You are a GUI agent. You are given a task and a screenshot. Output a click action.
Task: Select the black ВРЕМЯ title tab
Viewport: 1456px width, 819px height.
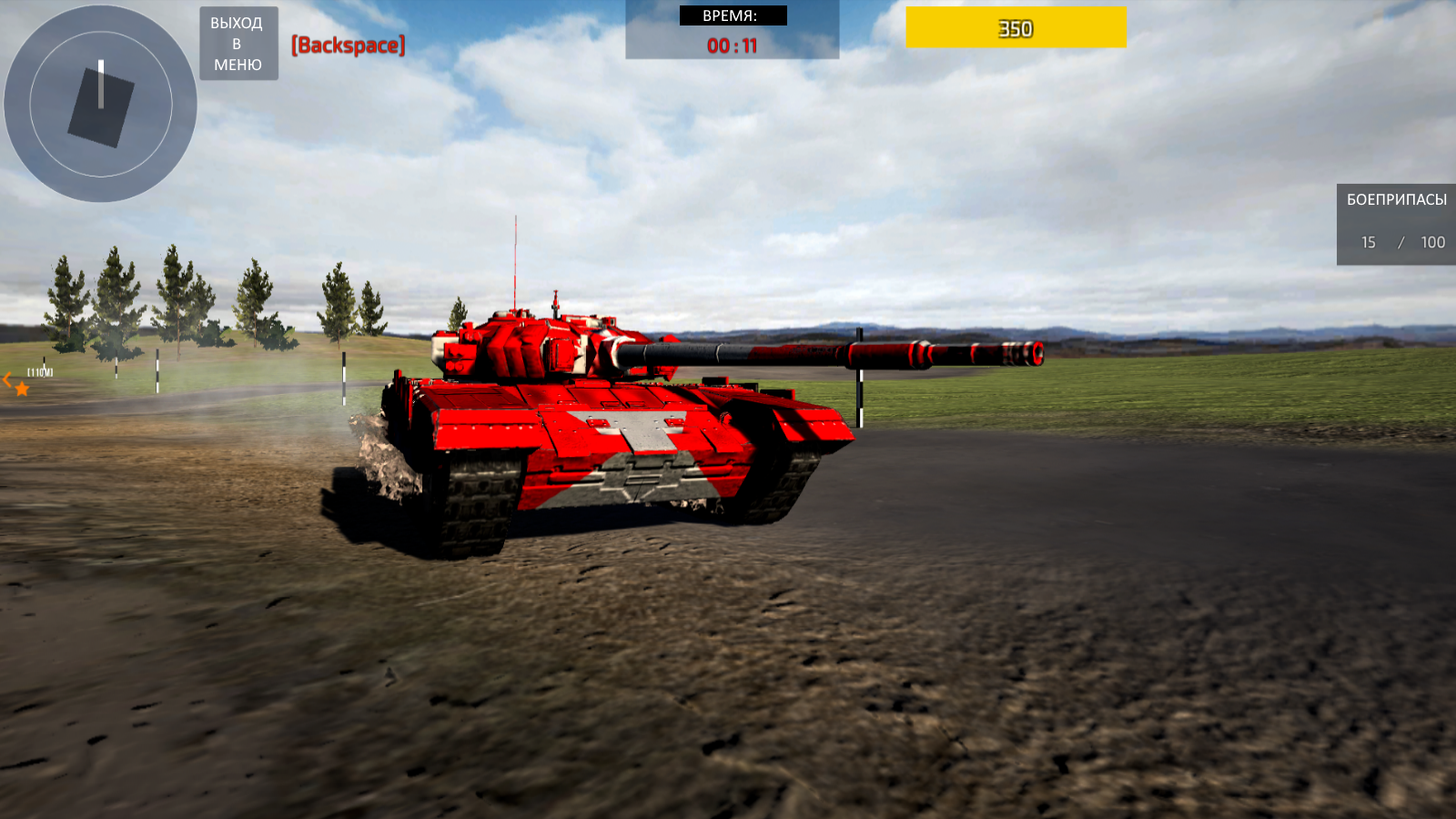[x=733, y=15]
